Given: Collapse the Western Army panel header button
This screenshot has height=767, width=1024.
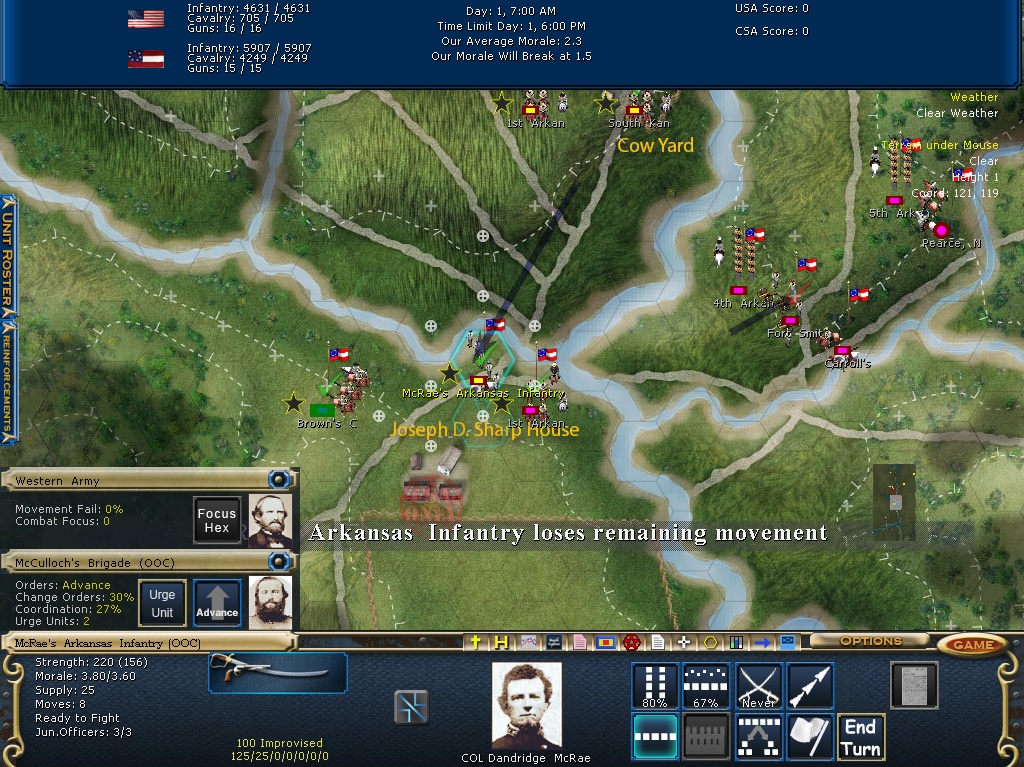Looking at the screenshot, I should click(281, 480).
